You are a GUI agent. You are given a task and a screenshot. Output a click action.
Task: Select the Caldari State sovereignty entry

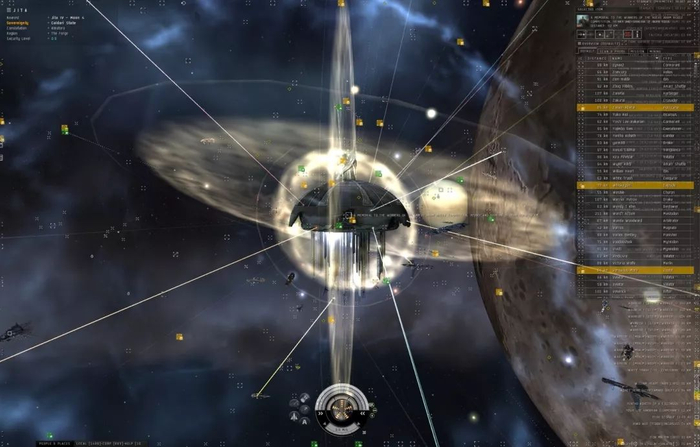(61, 23)
